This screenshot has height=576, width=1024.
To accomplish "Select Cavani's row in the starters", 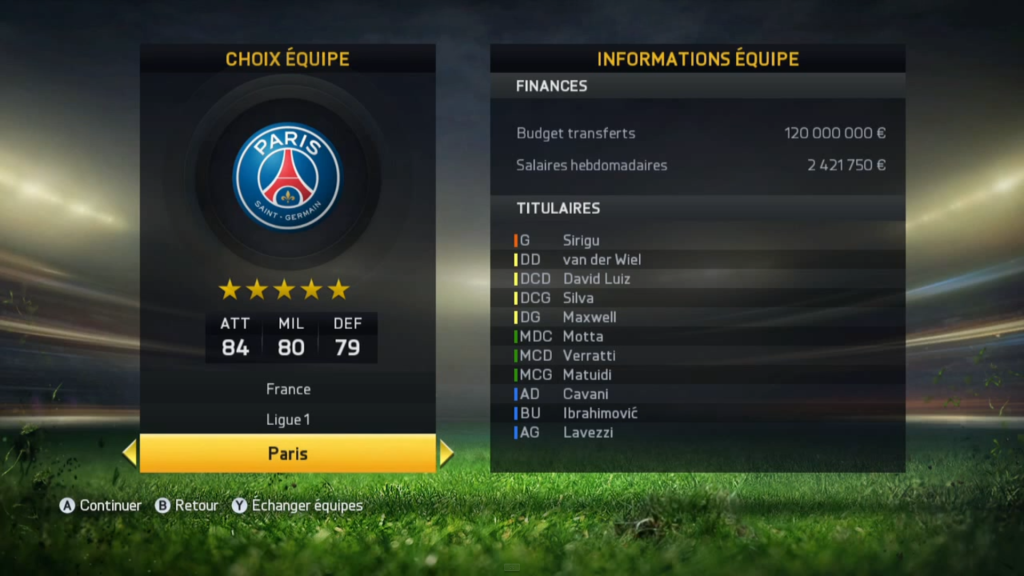I will click(585, 394).
